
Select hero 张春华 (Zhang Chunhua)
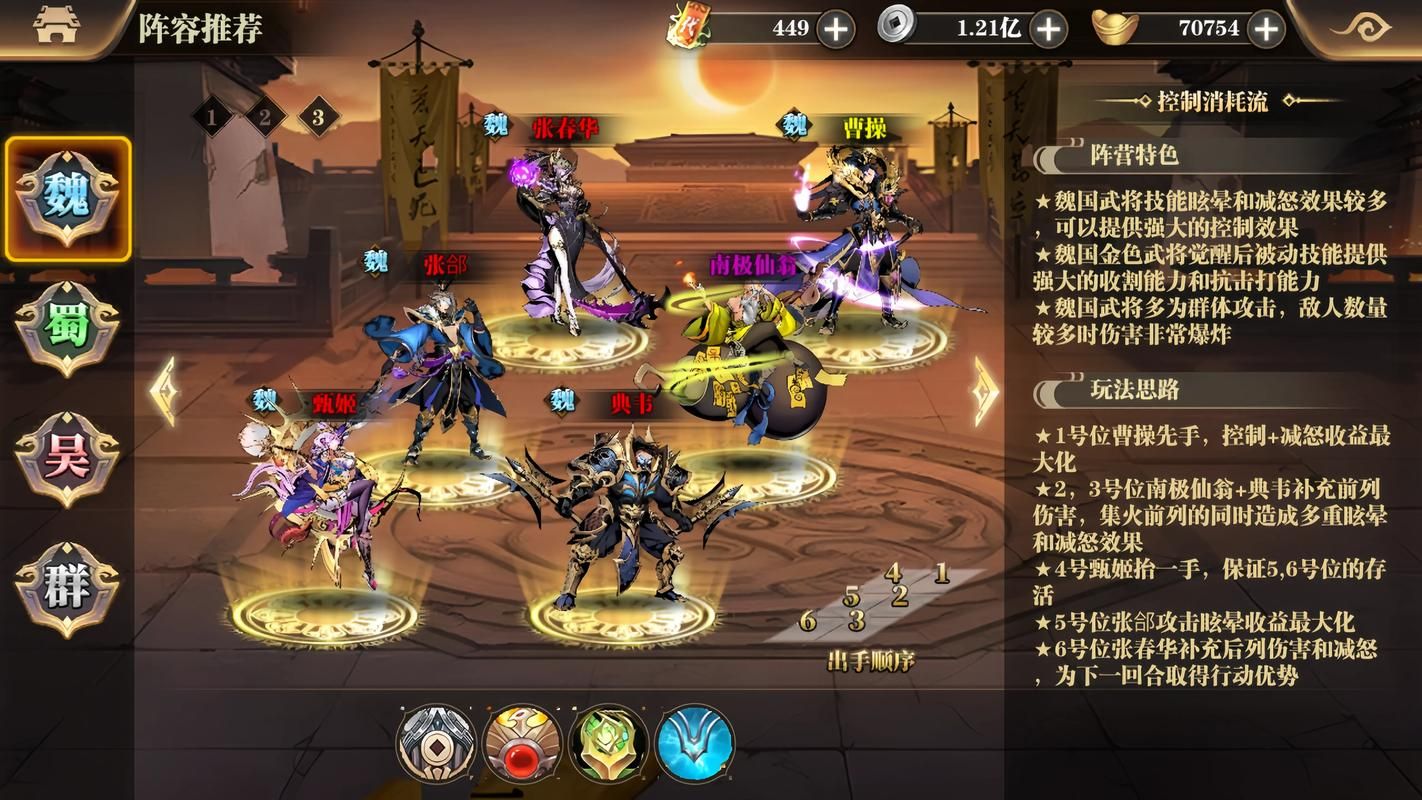pyautogui.click(x=570, y=240)
